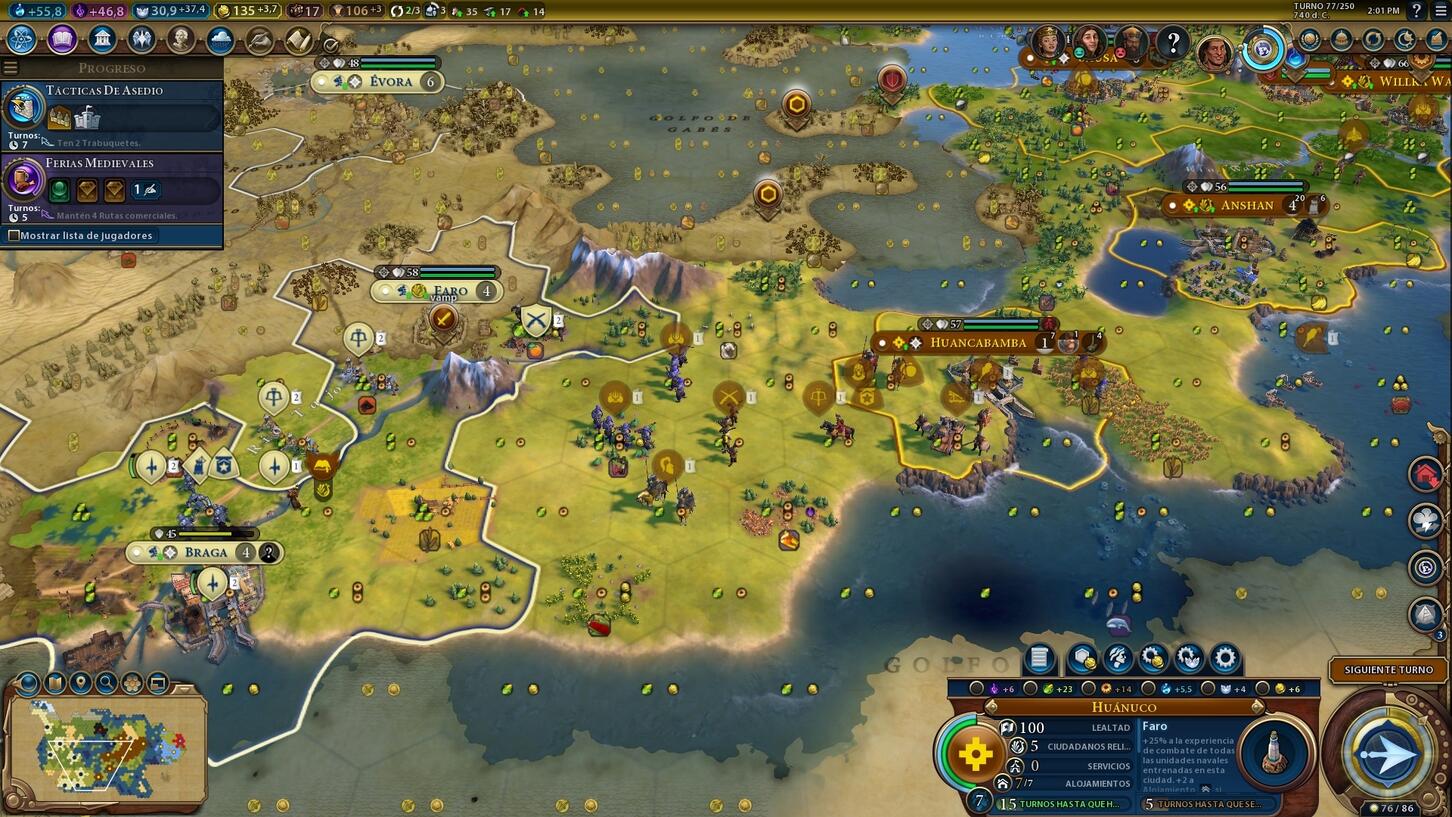View the world climate screen
Viewport: 1452px width, 817px height.
pos(218,41)
